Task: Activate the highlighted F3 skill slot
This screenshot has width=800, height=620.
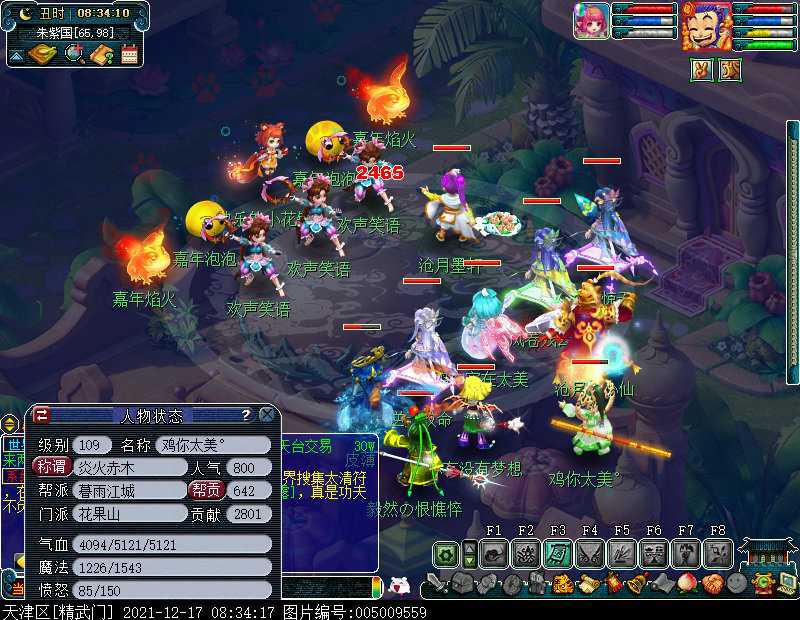Action: tap(557, 553)
